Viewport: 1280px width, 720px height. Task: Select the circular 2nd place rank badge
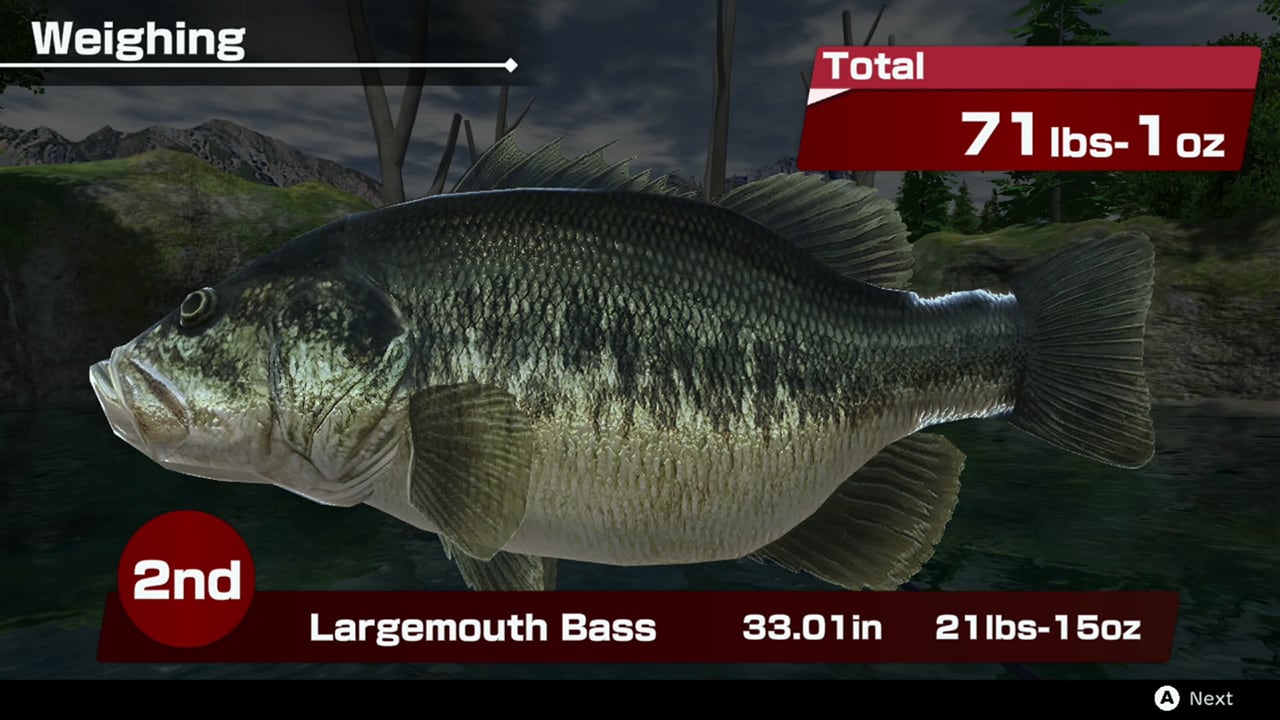(x=185, y=577)
